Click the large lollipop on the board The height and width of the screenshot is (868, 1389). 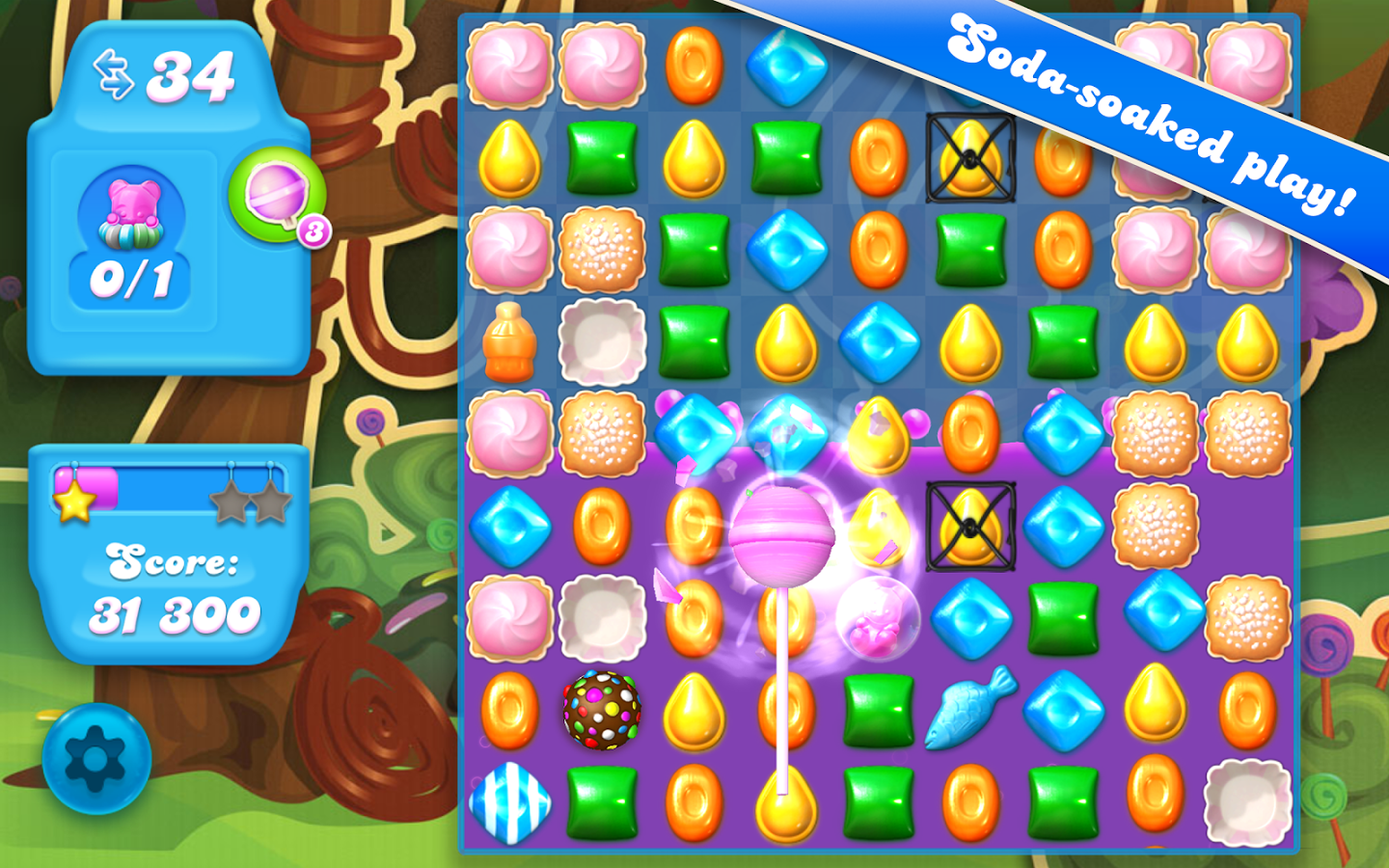pyautogui.click(x=781, y=535)
